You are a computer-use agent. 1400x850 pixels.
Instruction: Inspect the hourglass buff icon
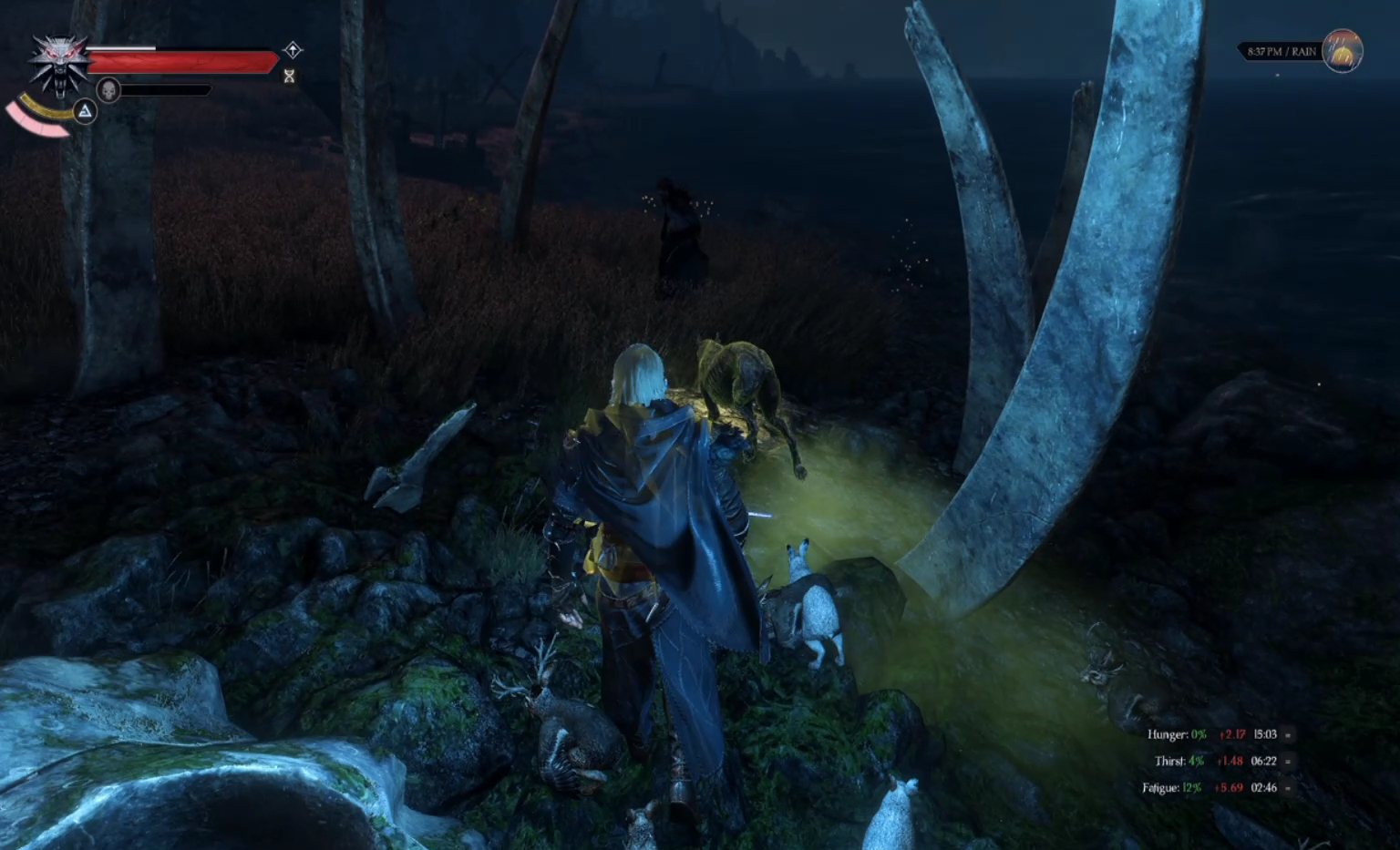290,77
